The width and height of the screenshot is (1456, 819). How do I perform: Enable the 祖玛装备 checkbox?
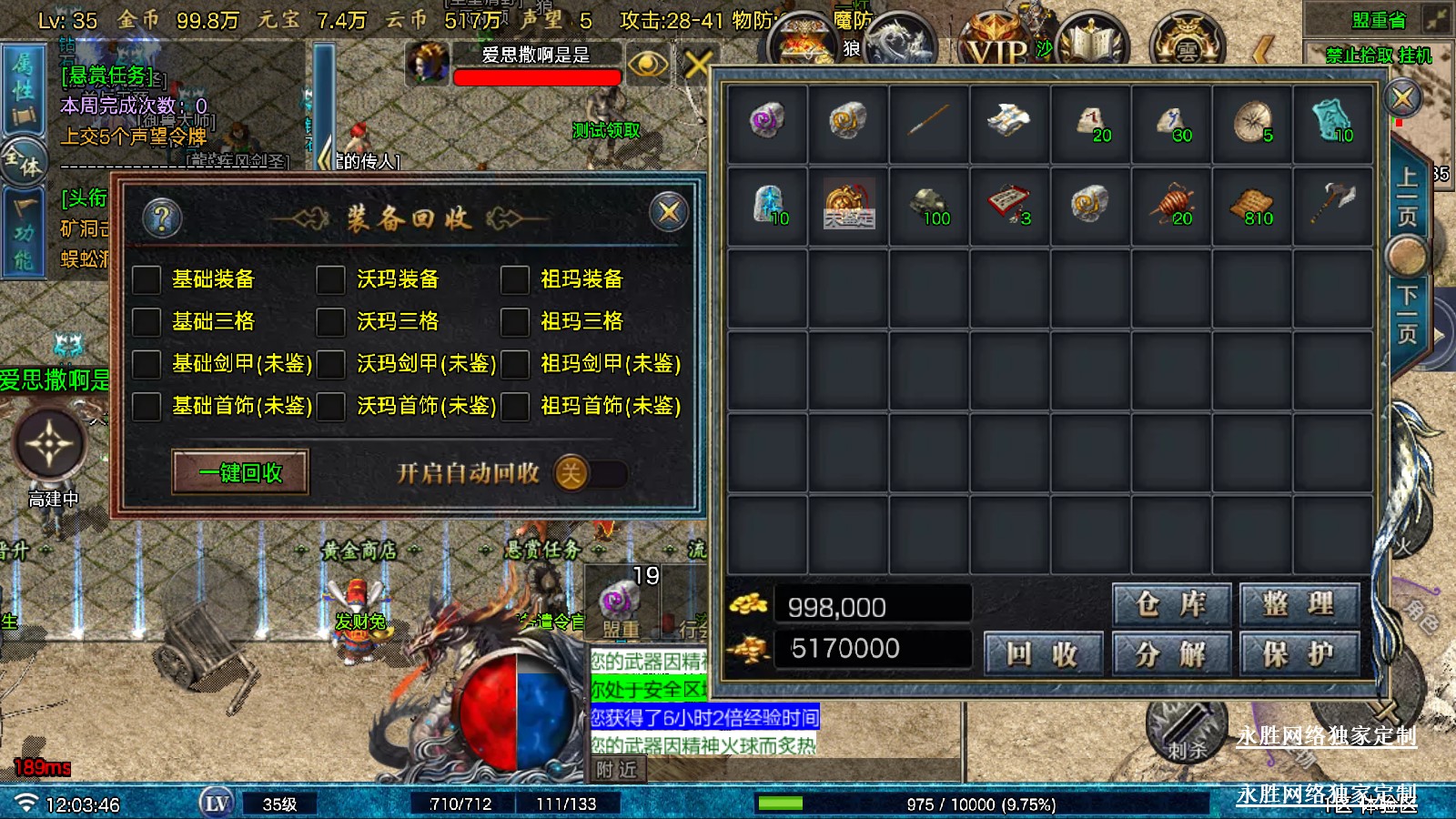(515, 279)
